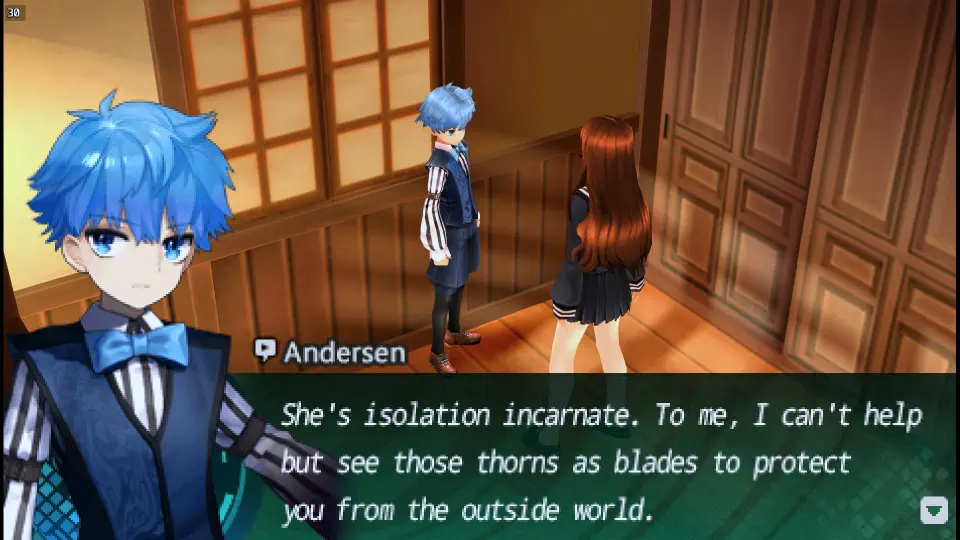Click the speech bubble icon beside Andersen

tap(265, 351)
